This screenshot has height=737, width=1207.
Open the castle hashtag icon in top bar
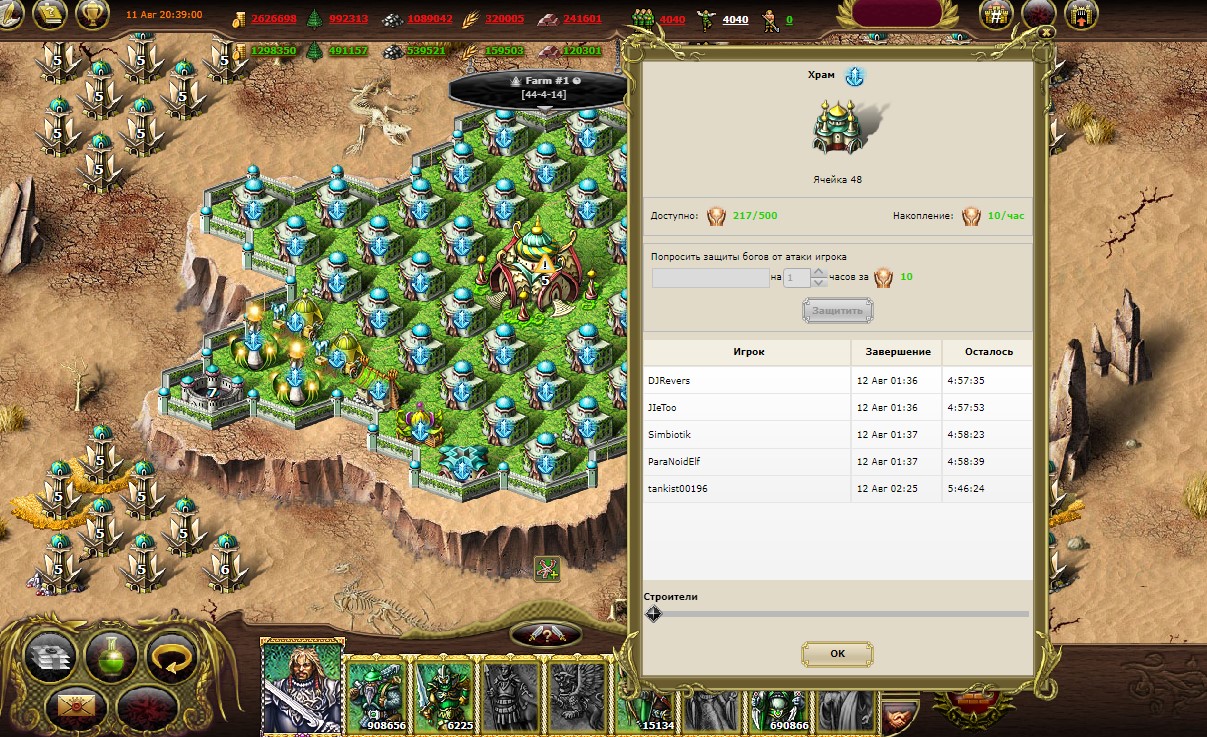996,14
